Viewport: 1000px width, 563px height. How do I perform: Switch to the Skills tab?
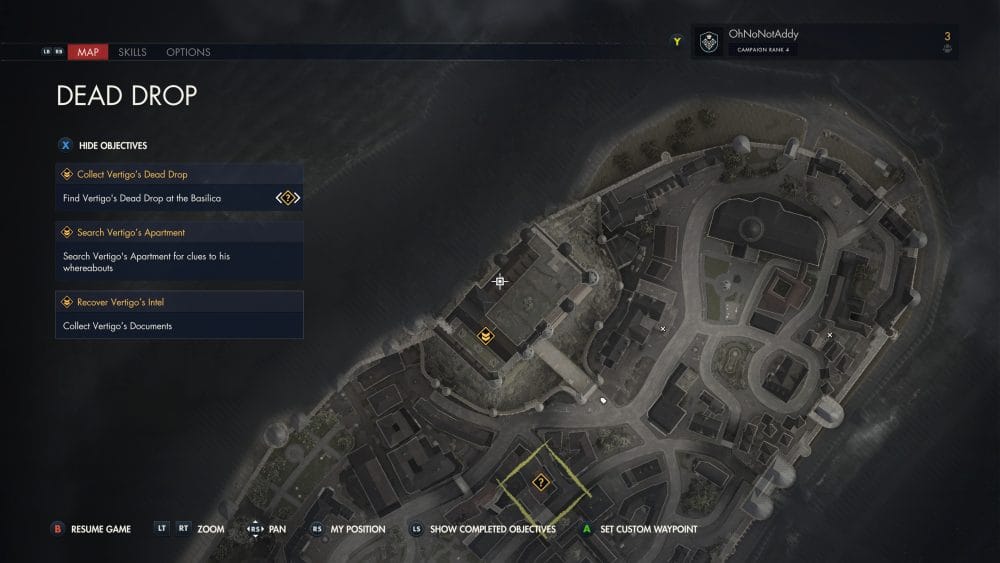point(132,51)
